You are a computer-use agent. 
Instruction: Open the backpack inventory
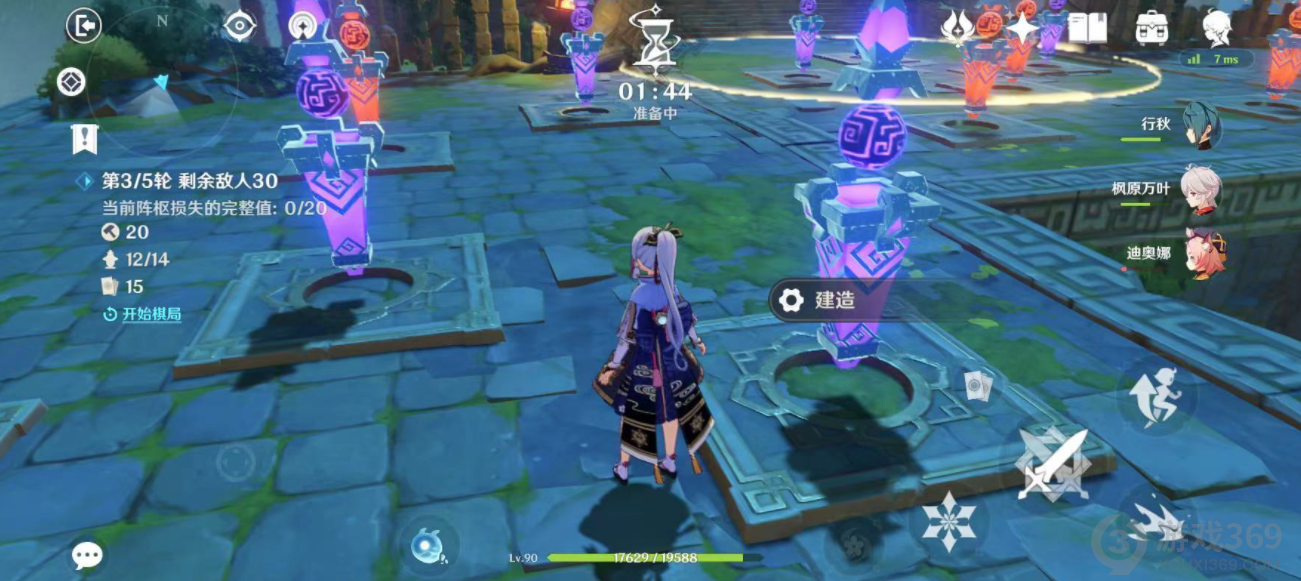[1153, 29]
